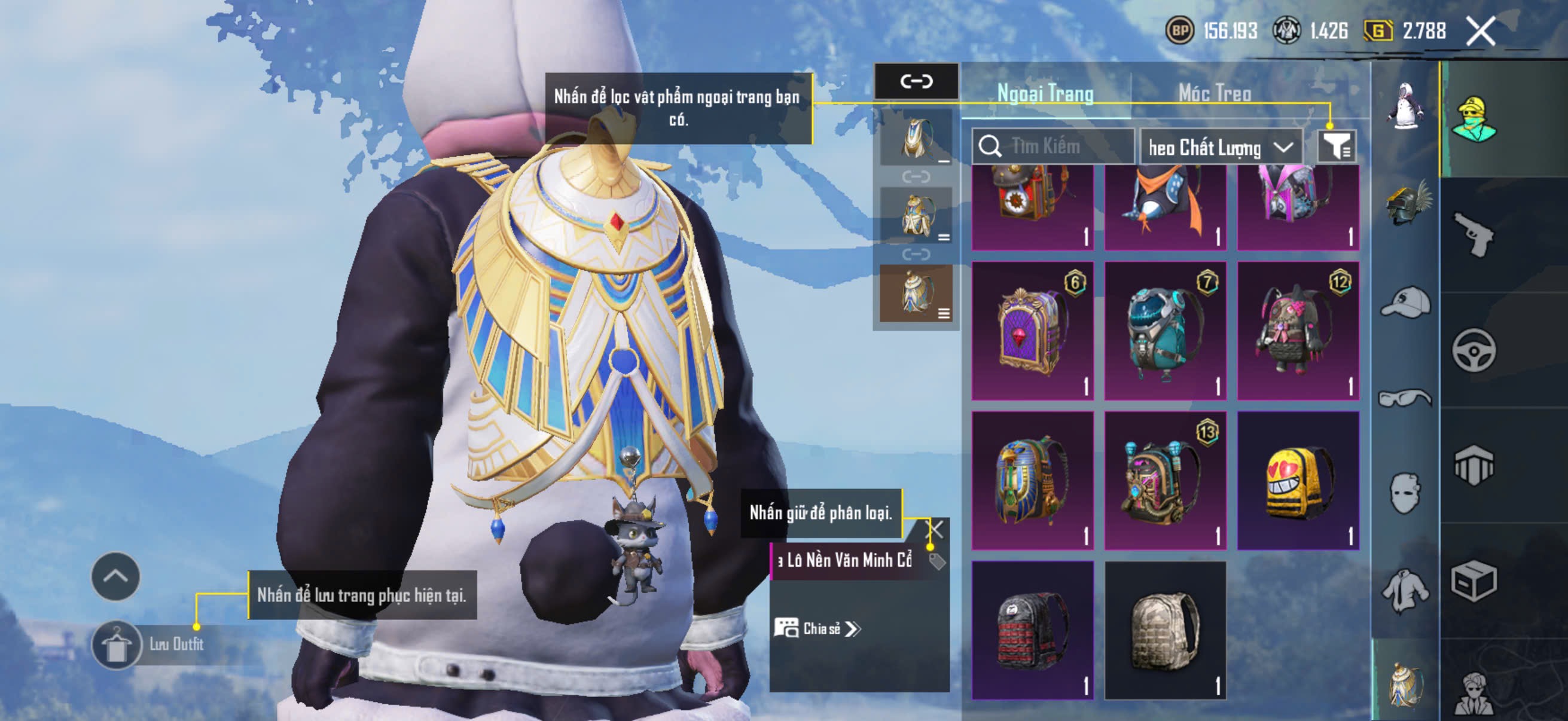
Task: Expand the up-arrow button above Lưu Outfit
Action: [115, 576]
